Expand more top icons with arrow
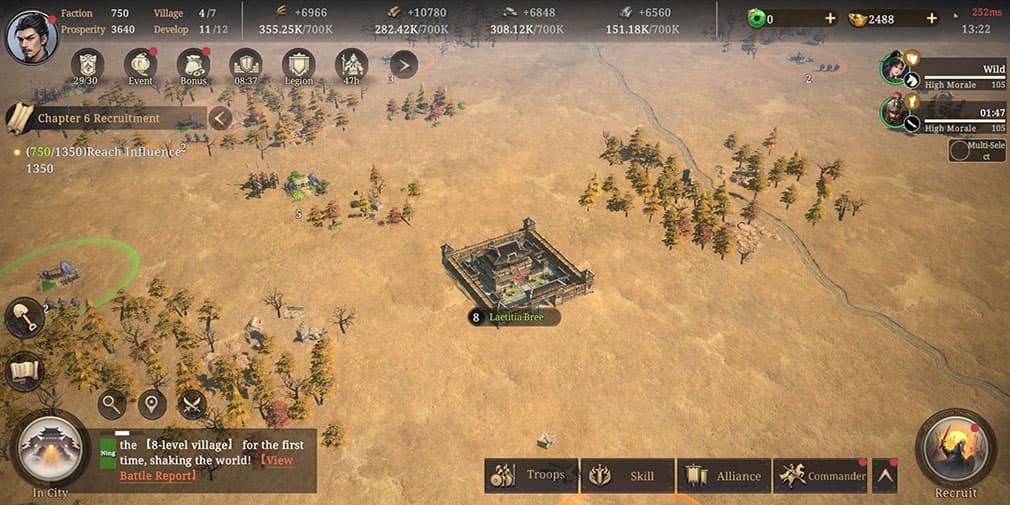The width and height of the screenshot is (1010, 505). 403,65
